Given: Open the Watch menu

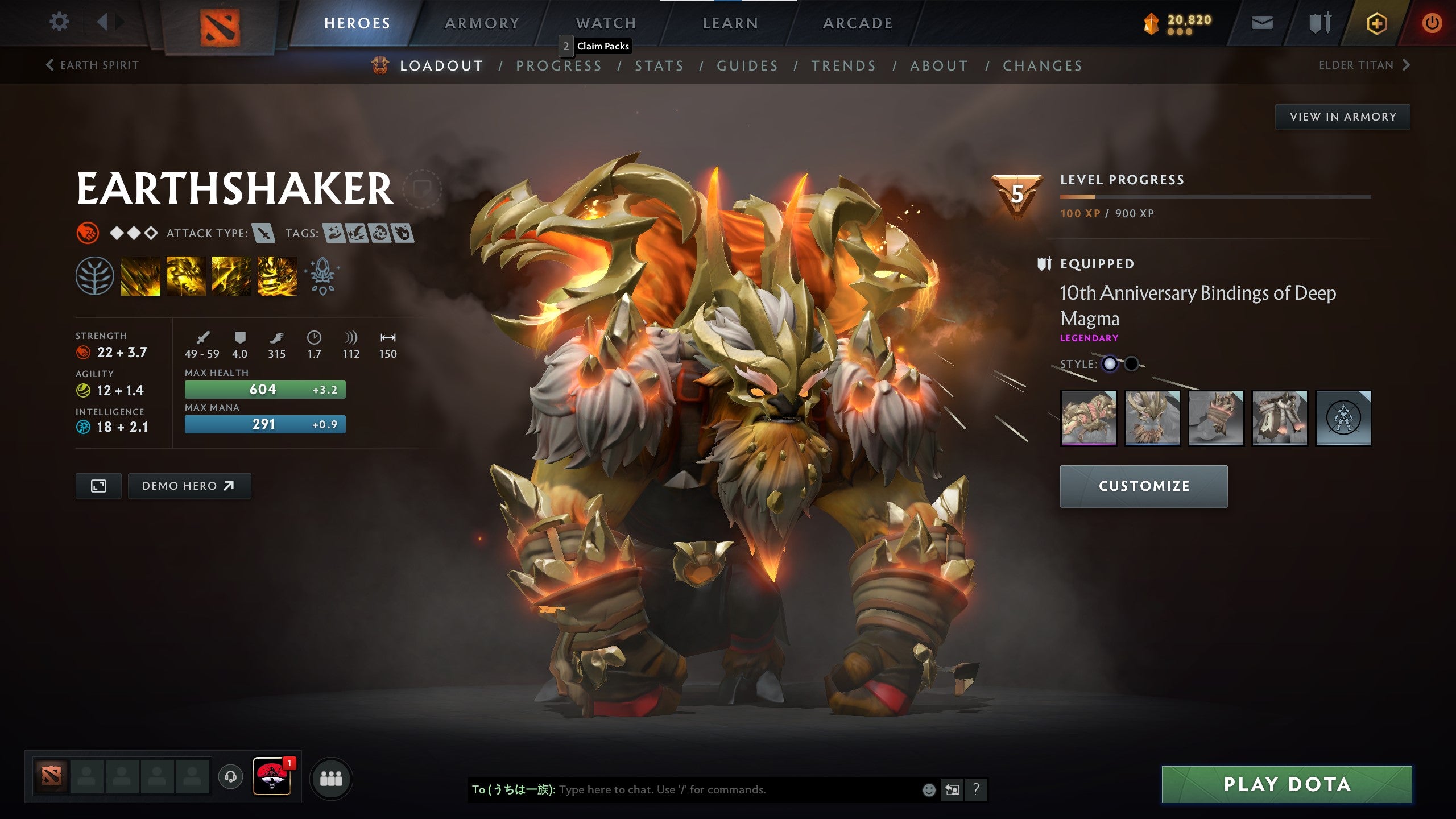Looking at the screenshot, I should click(605, 23).
